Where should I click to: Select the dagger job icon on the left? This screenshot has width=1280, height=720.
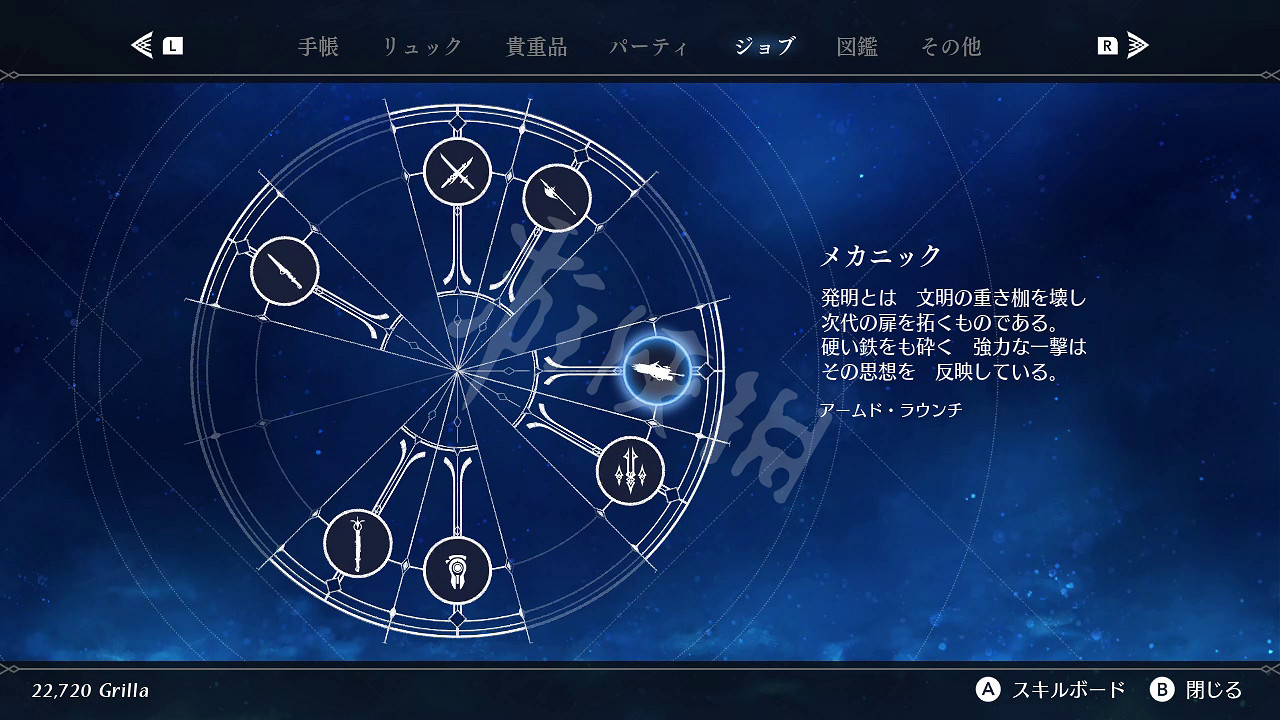[285, 271]
